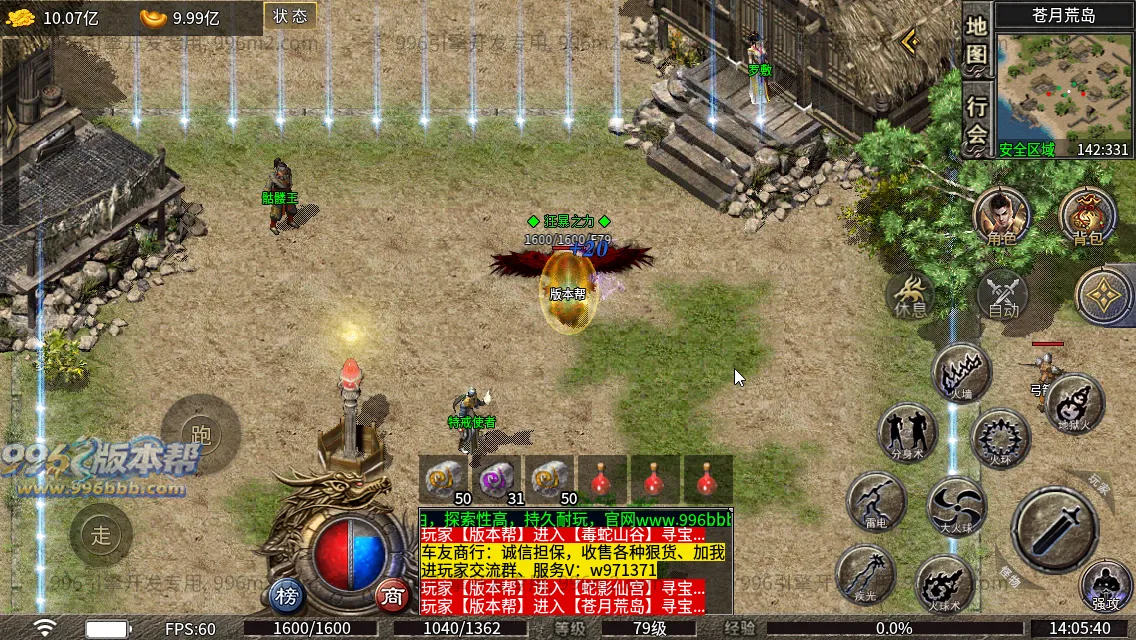Open the 状态 status panel
The width and height of the screenshot is (1136, 640).
[290, 16]
